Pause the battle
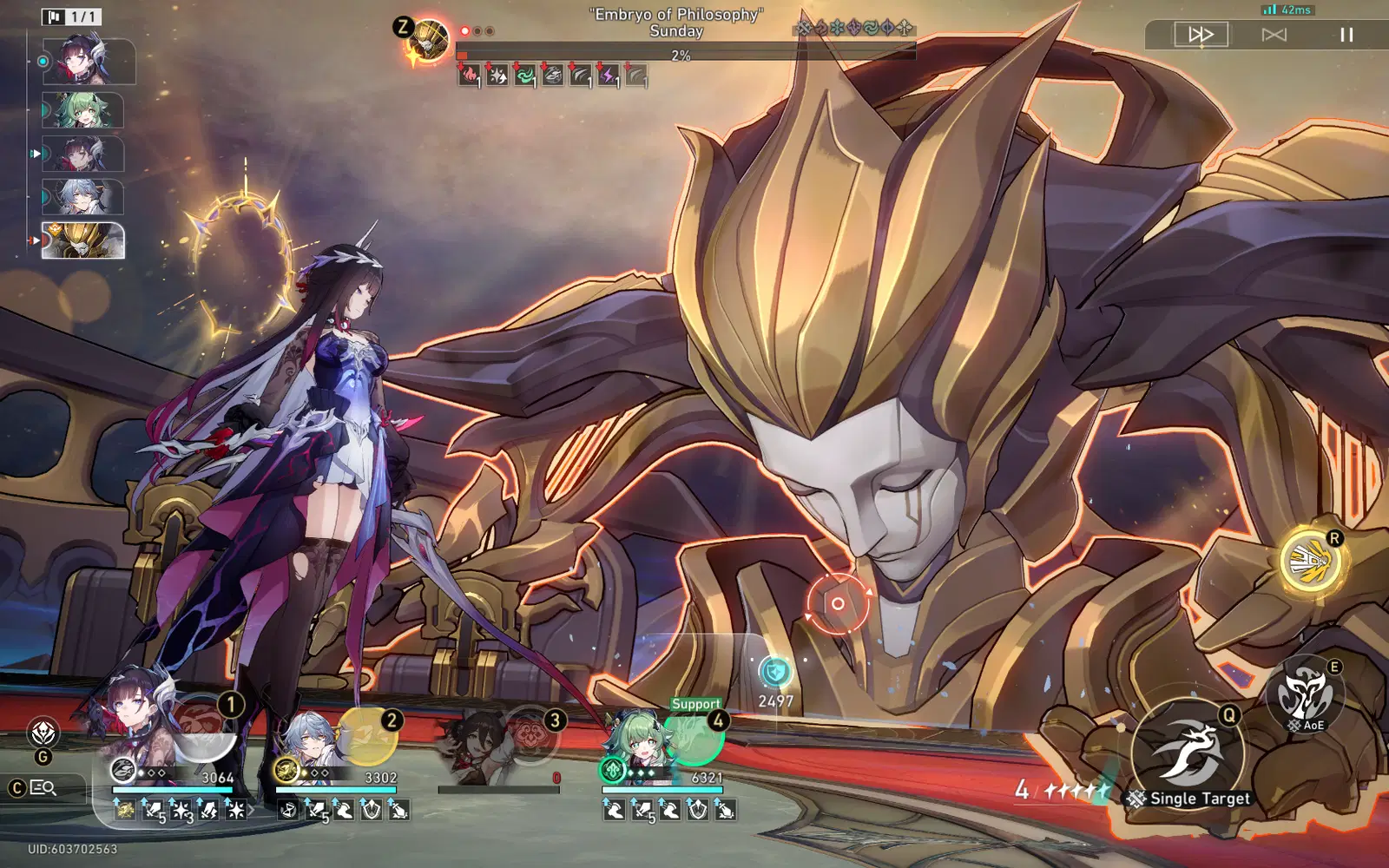1389x868 pixels. tap(1346, 35)
